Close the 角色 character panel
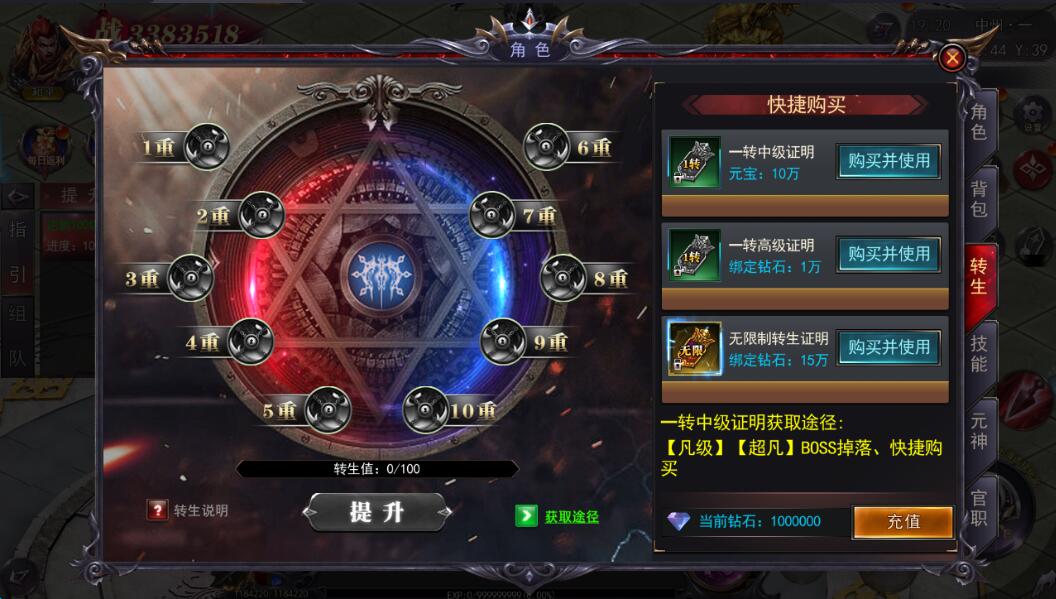This screenshot has height=599, width=1056. pyautogui.click(x=952, y=58)
